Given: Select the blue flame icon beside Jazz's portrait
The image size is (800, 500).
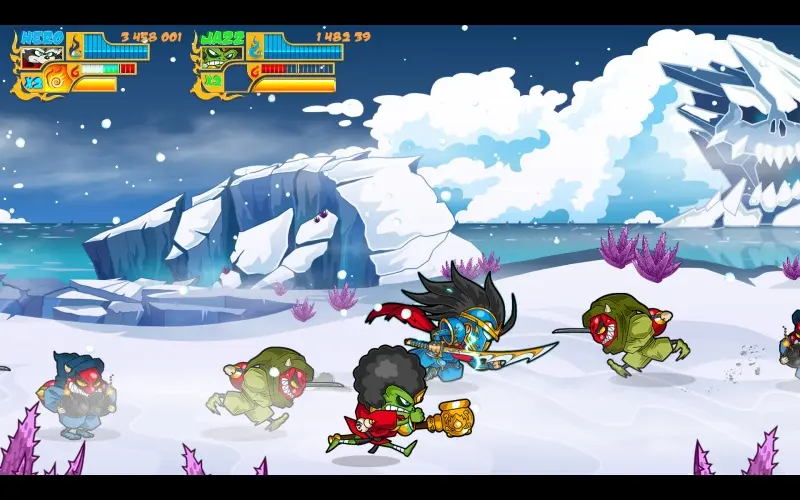Looking at the screenshot, I should pyautogui.click(x=255, y=45).
